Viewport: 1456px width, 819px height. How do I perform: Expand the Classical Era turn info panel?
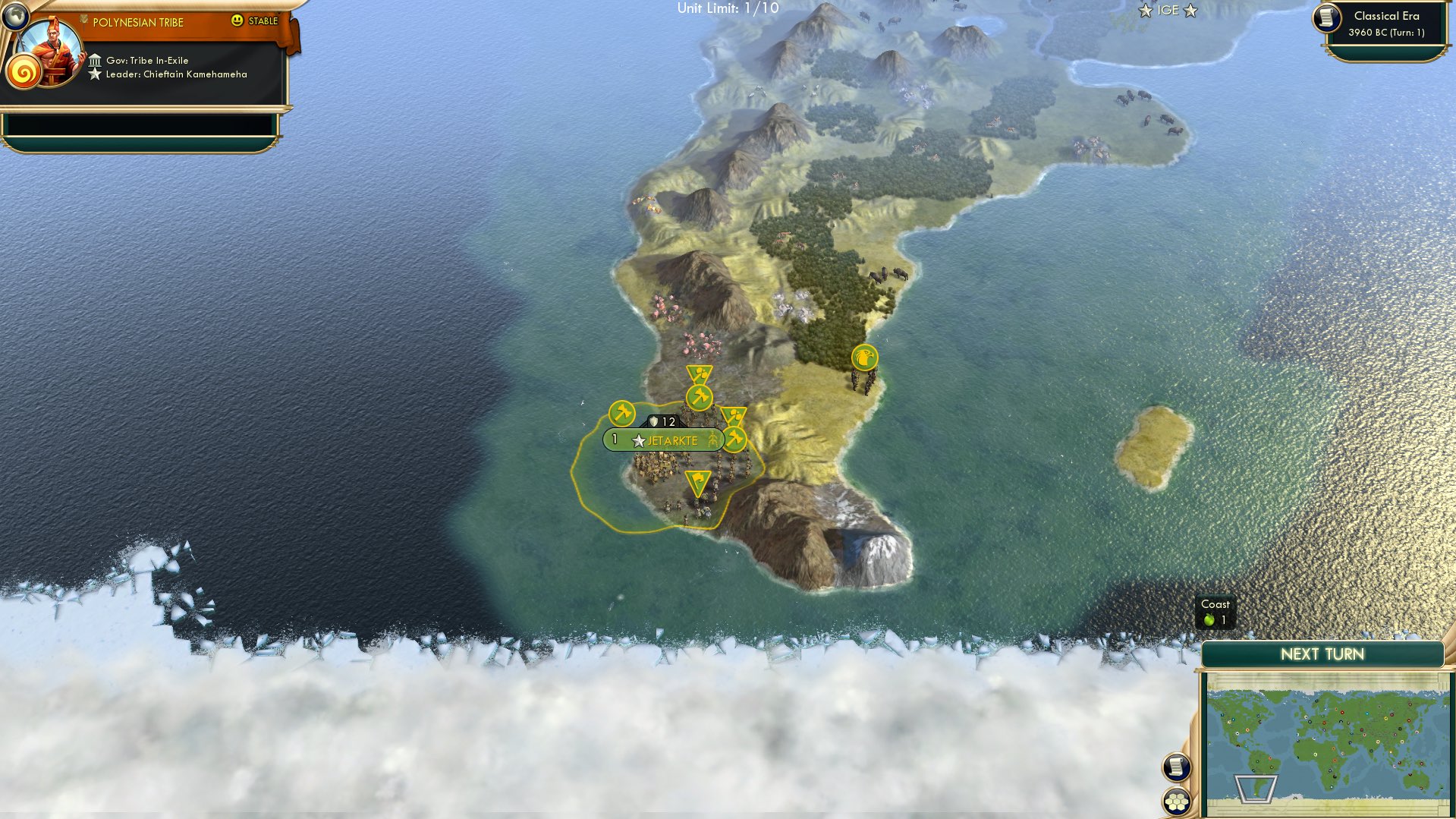click(x=1388, y=24)
